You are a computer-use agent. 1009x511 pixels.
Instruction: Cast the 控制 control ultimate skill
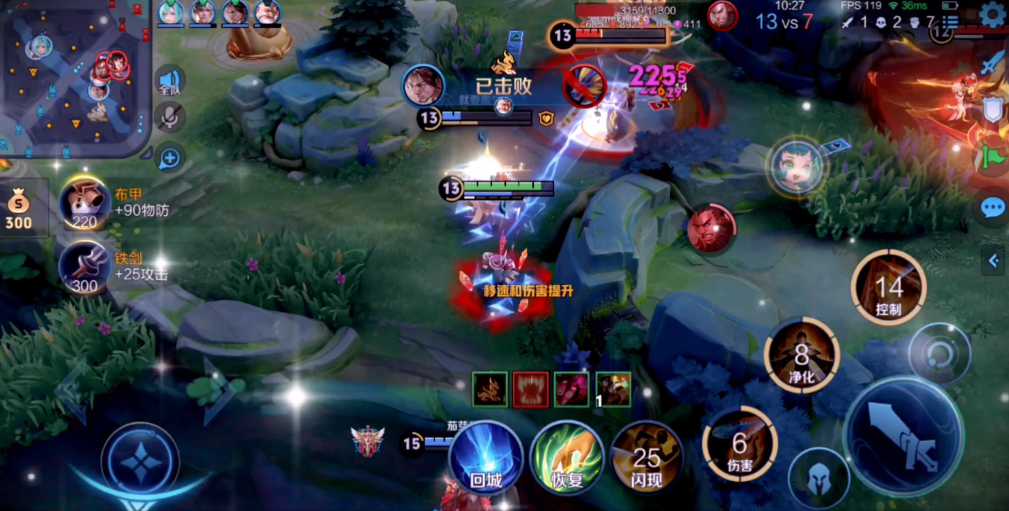(888, 288)
